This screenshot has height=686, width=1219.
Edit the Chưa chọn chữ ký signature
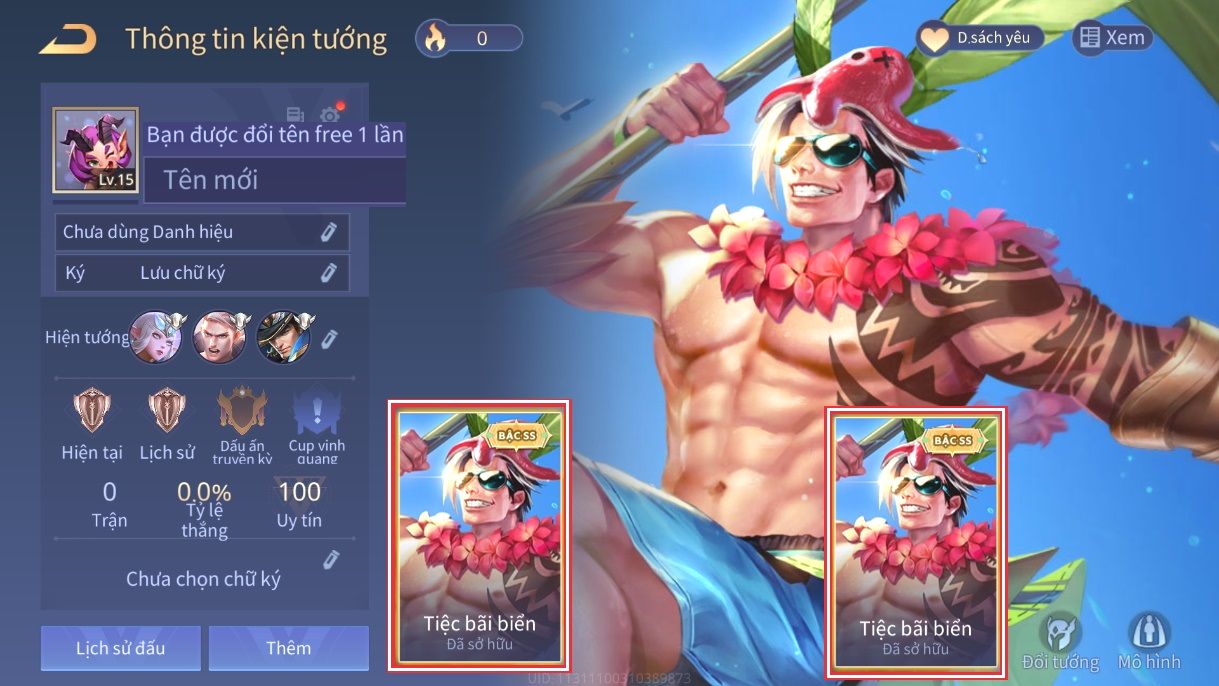click(332, 560)
